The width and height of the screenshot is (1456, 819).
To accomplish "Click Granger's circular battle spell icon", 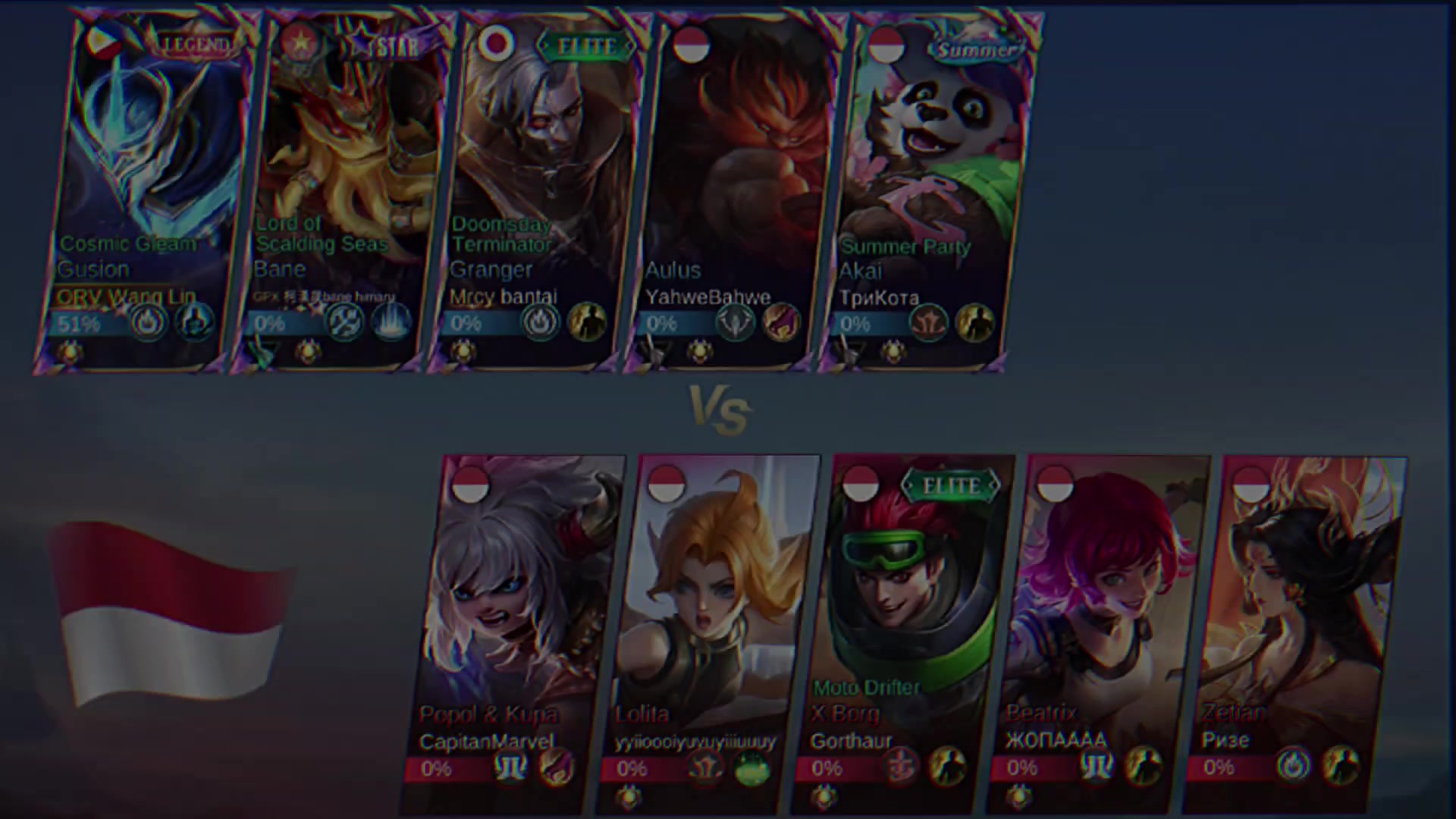I will tap(541, 322).
